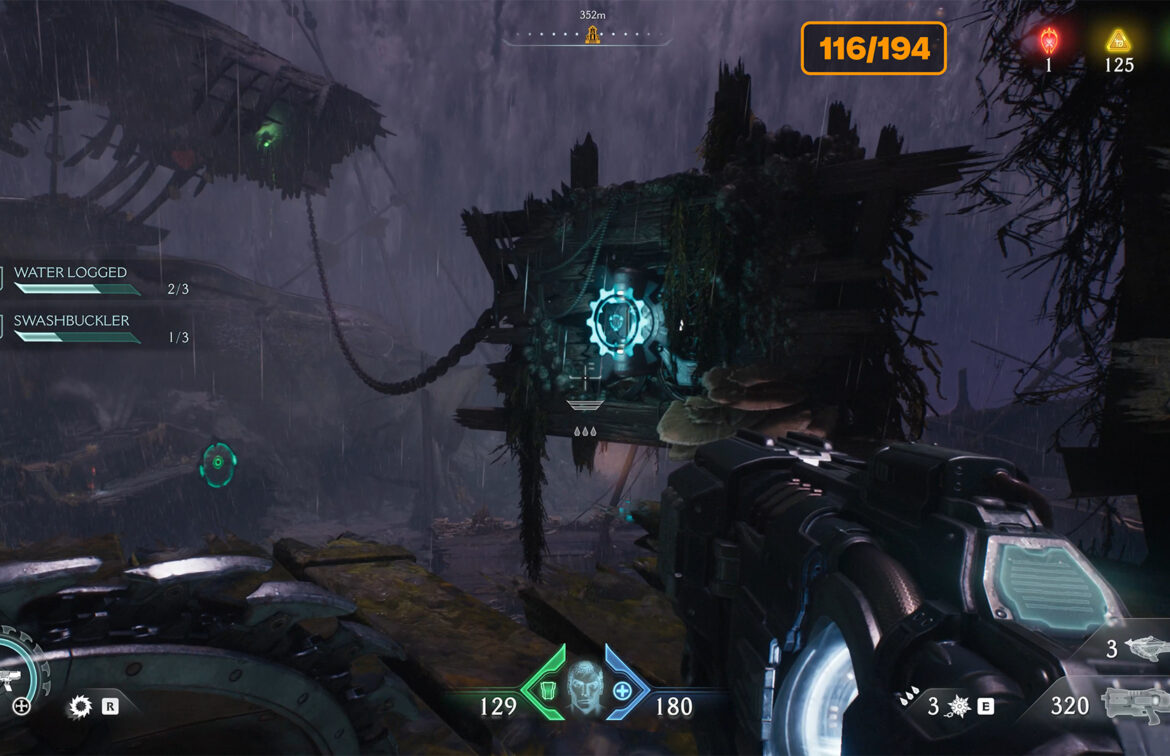The height and width of the screenshot is (756, 1170).
Task: Click the character portrait at bottom center
Action: tap(584, 690)
